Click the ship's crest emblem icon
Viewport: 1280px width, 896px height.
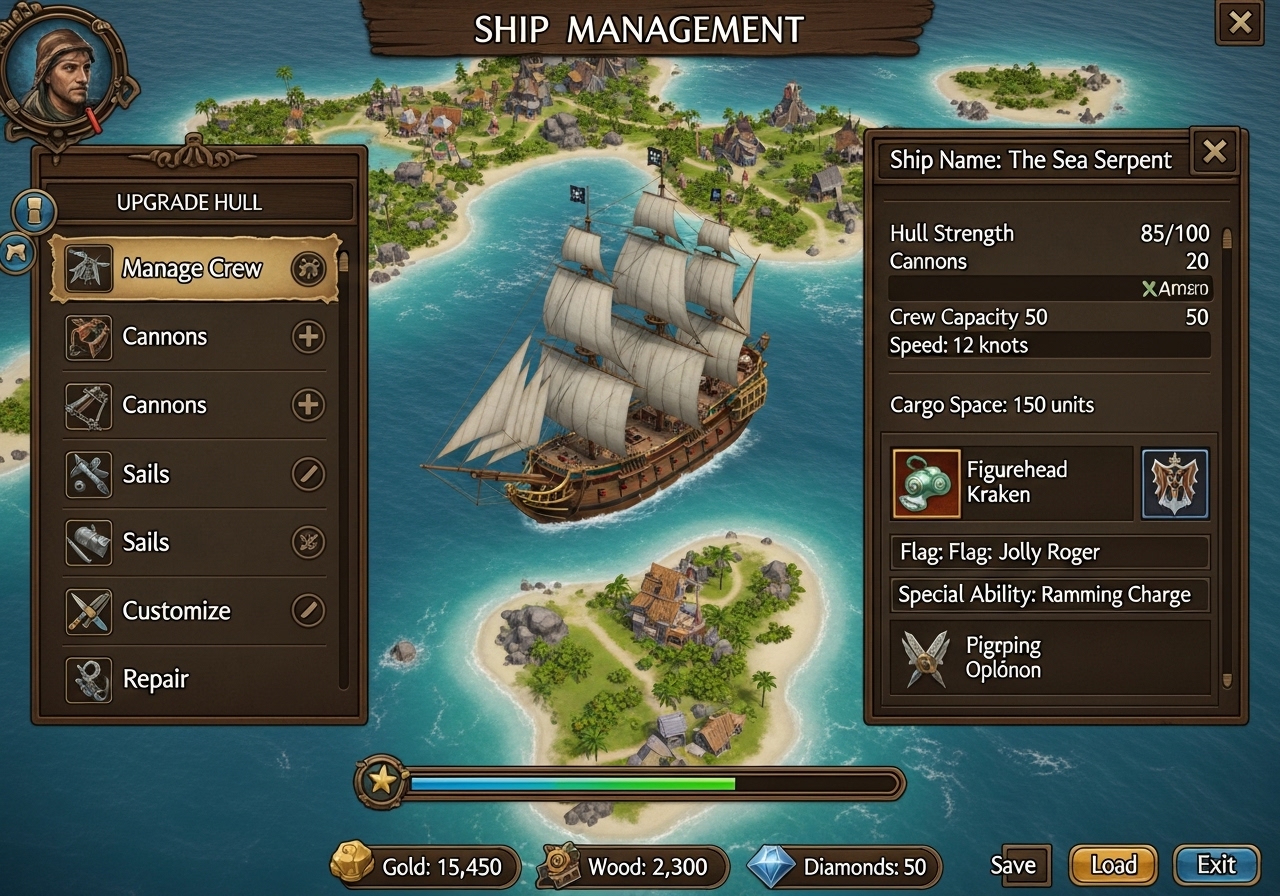1174,485
